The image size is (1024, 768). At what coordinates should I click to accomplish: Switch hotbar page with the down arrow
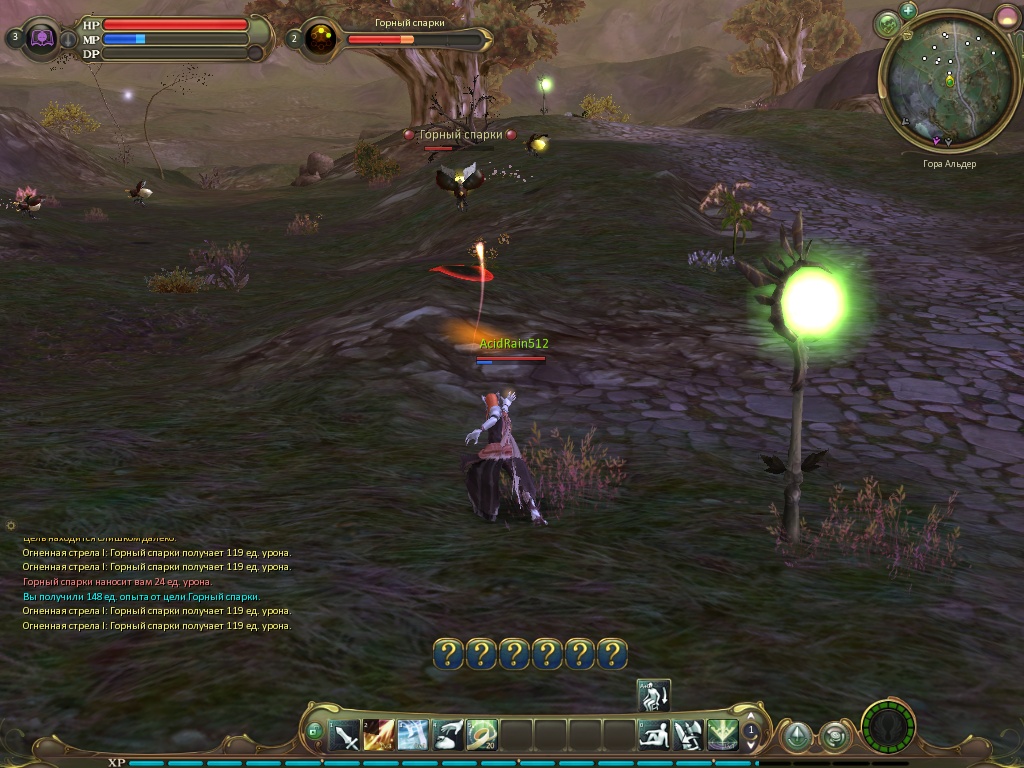point(751,745)
